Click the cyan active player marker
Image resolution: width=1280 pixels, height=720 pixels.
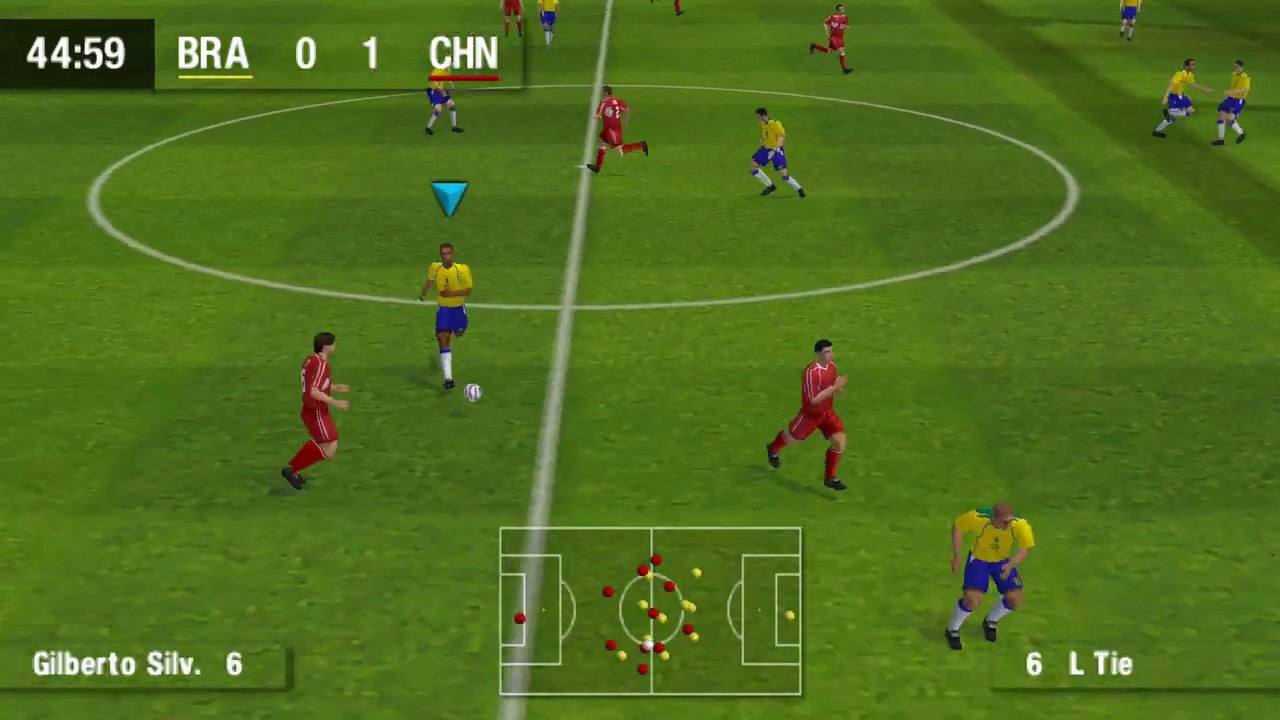click(449, 198)
